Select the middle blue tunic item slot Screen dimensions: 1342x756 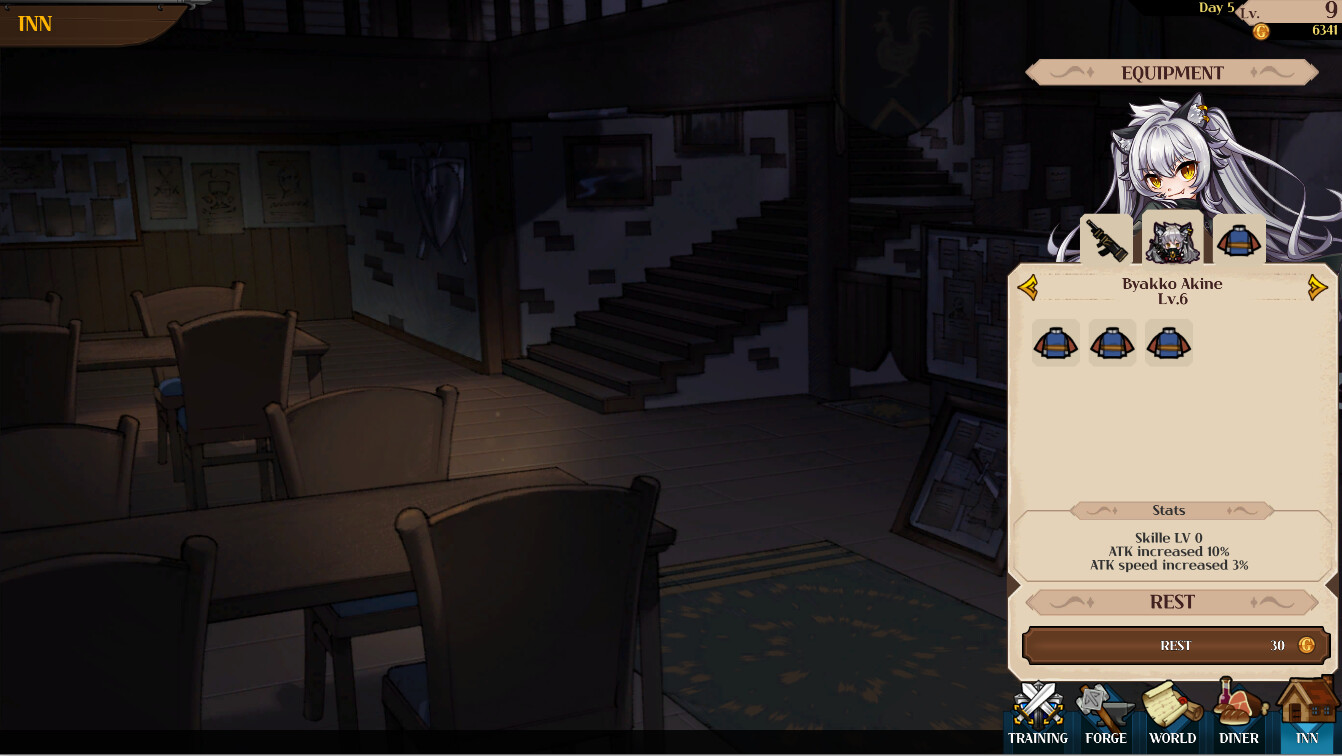pos(1112,343)
